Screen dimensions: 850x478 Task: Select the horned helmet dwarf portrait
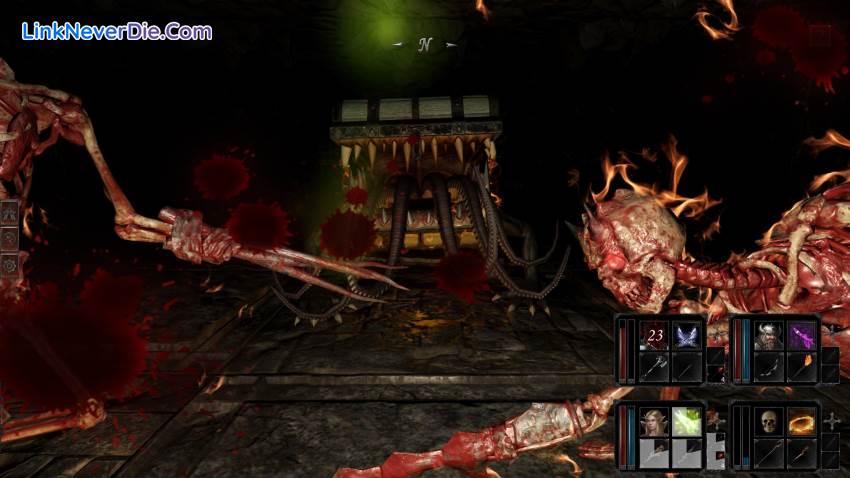[768, 335]
